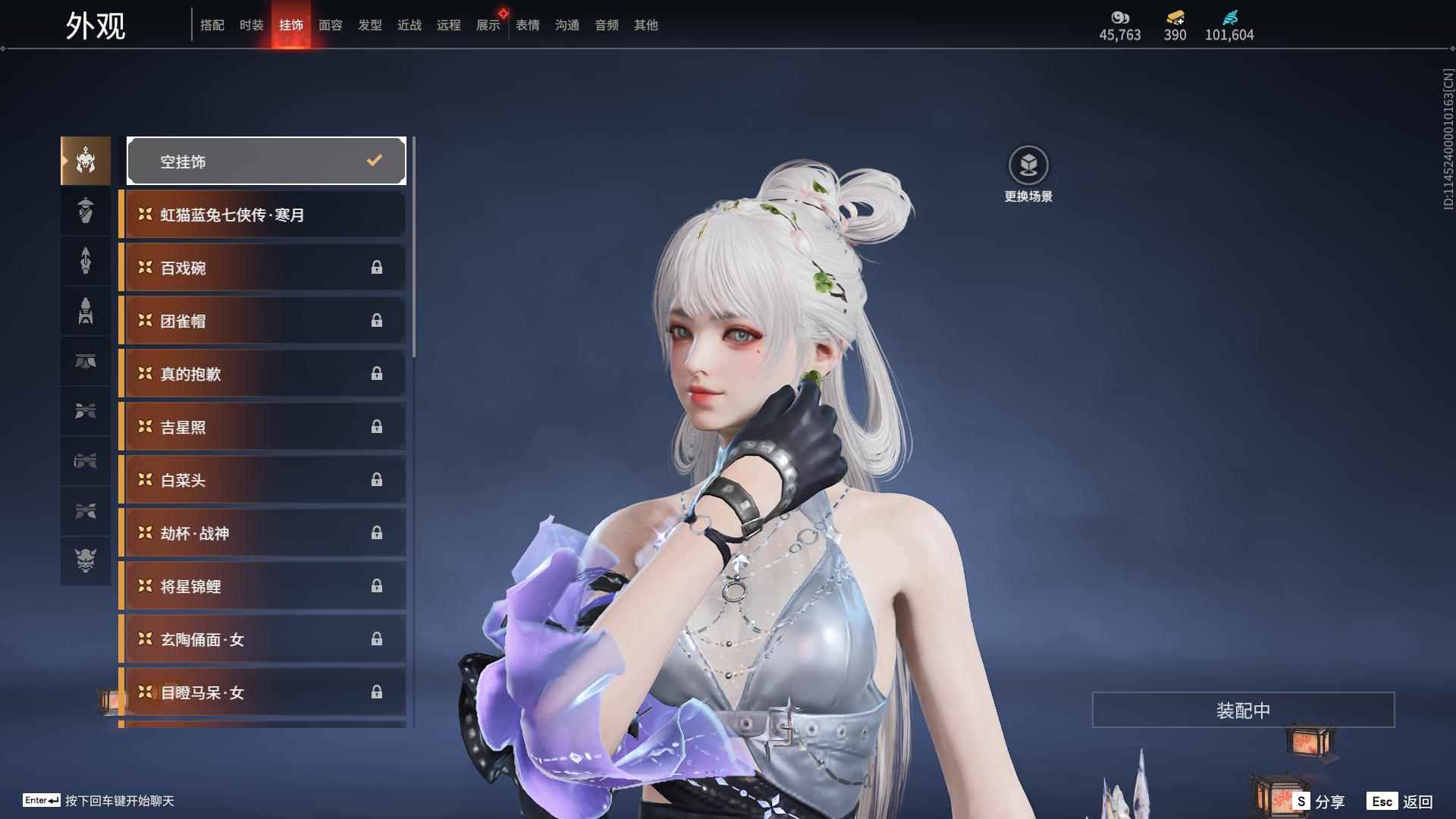This screenshot has width=1456, height=819.
Task: Select the 白菜头 accessory row
Action: 263,480
